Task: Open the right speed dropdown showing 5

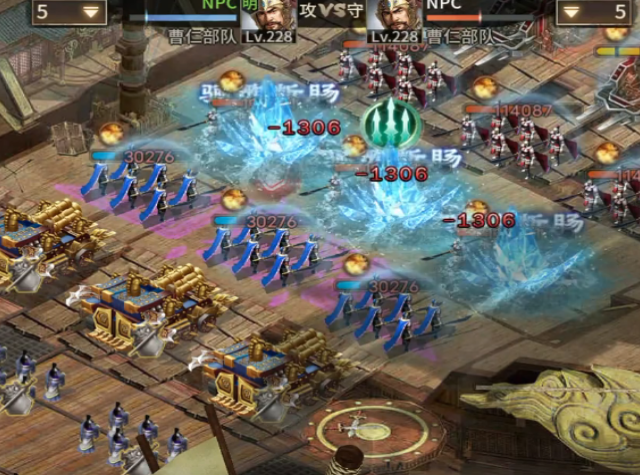Action: pyautogui.click(x=594, y=12)
